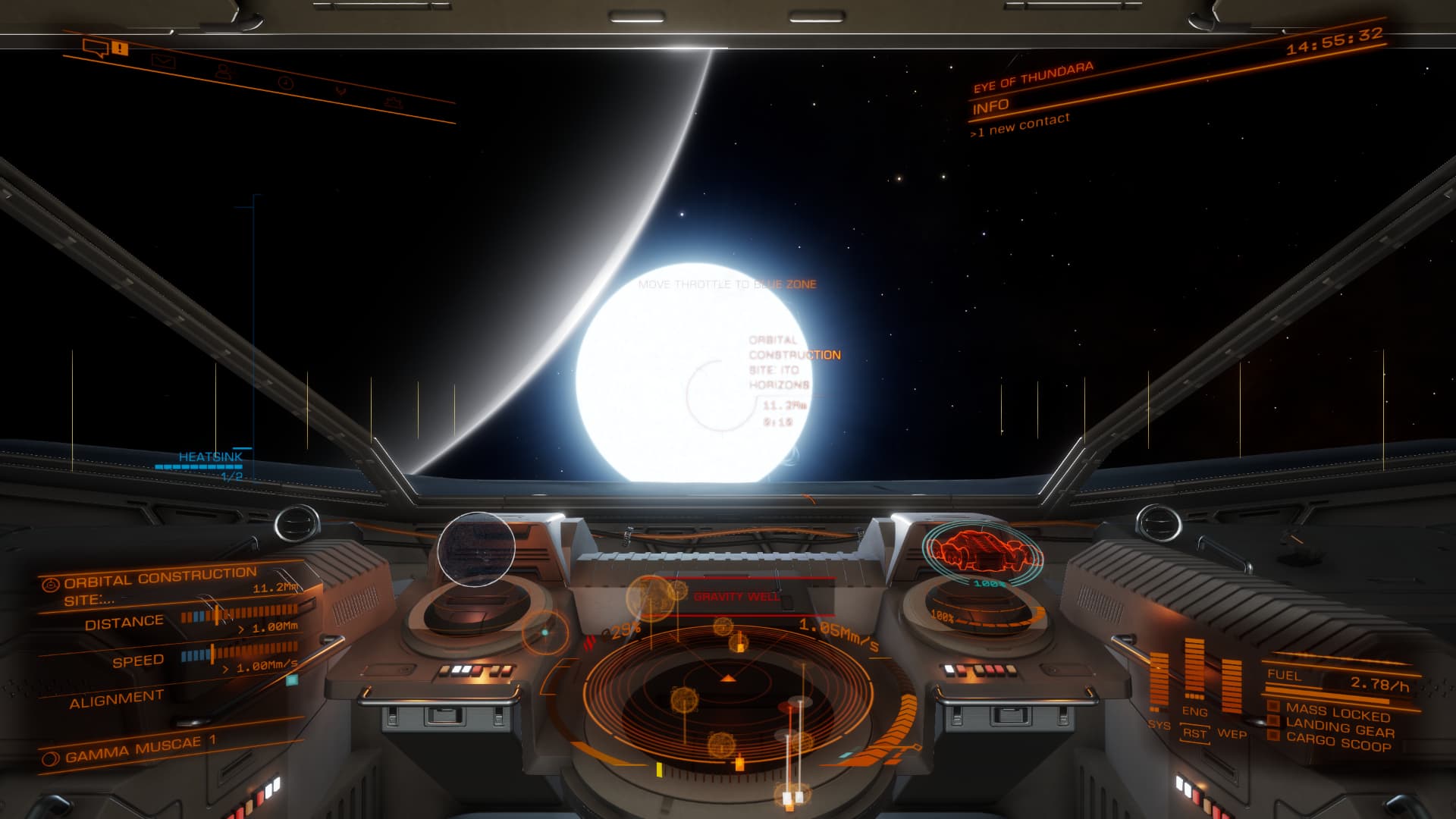Select the Orbital Construction Site target panel
Image resolution: width=1456 pixels, height=819 pixels.
coord(159,587)
